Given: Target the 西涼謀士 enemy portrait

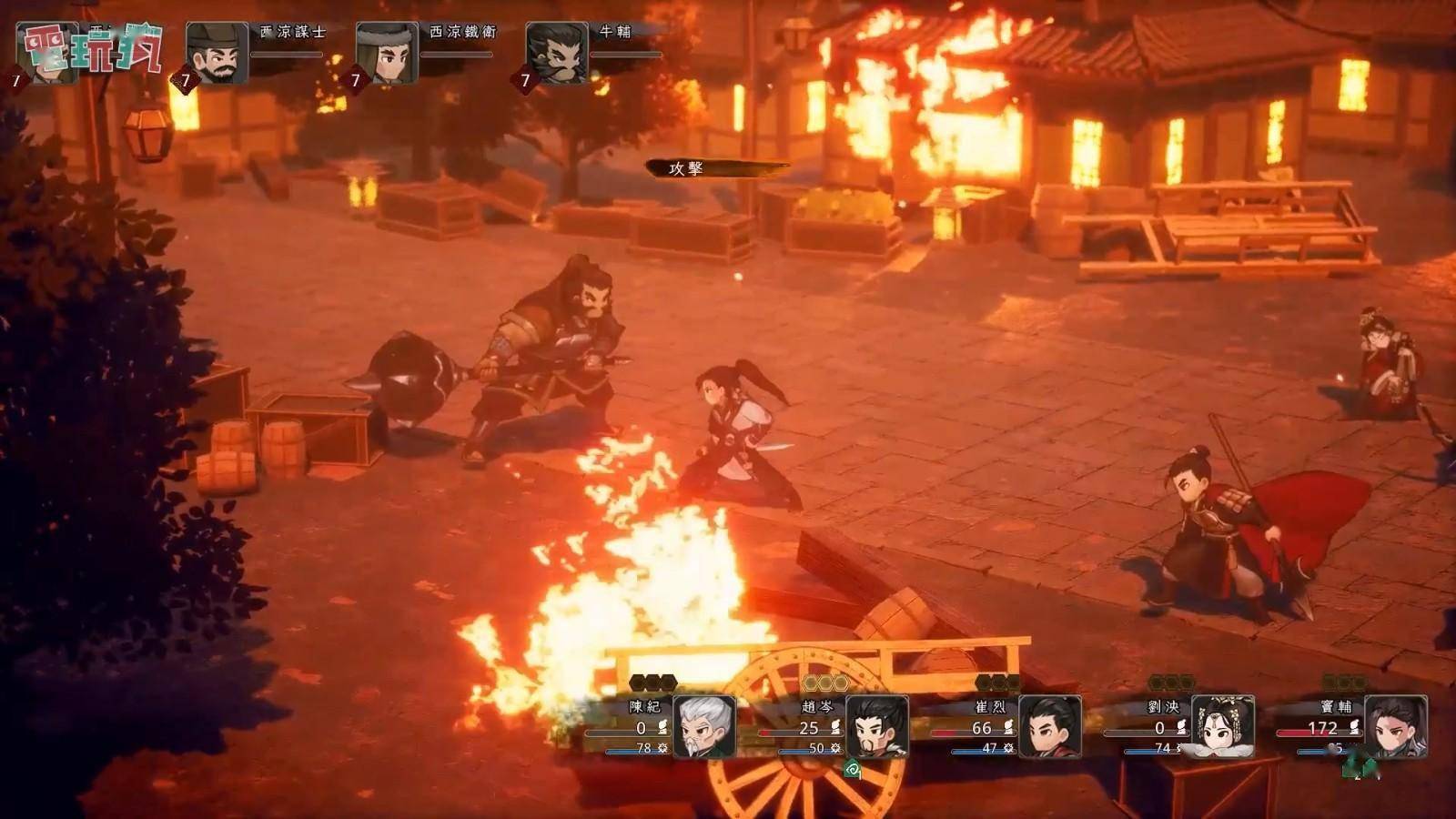Looking at the screenshot, I should [x=217, y=53].
